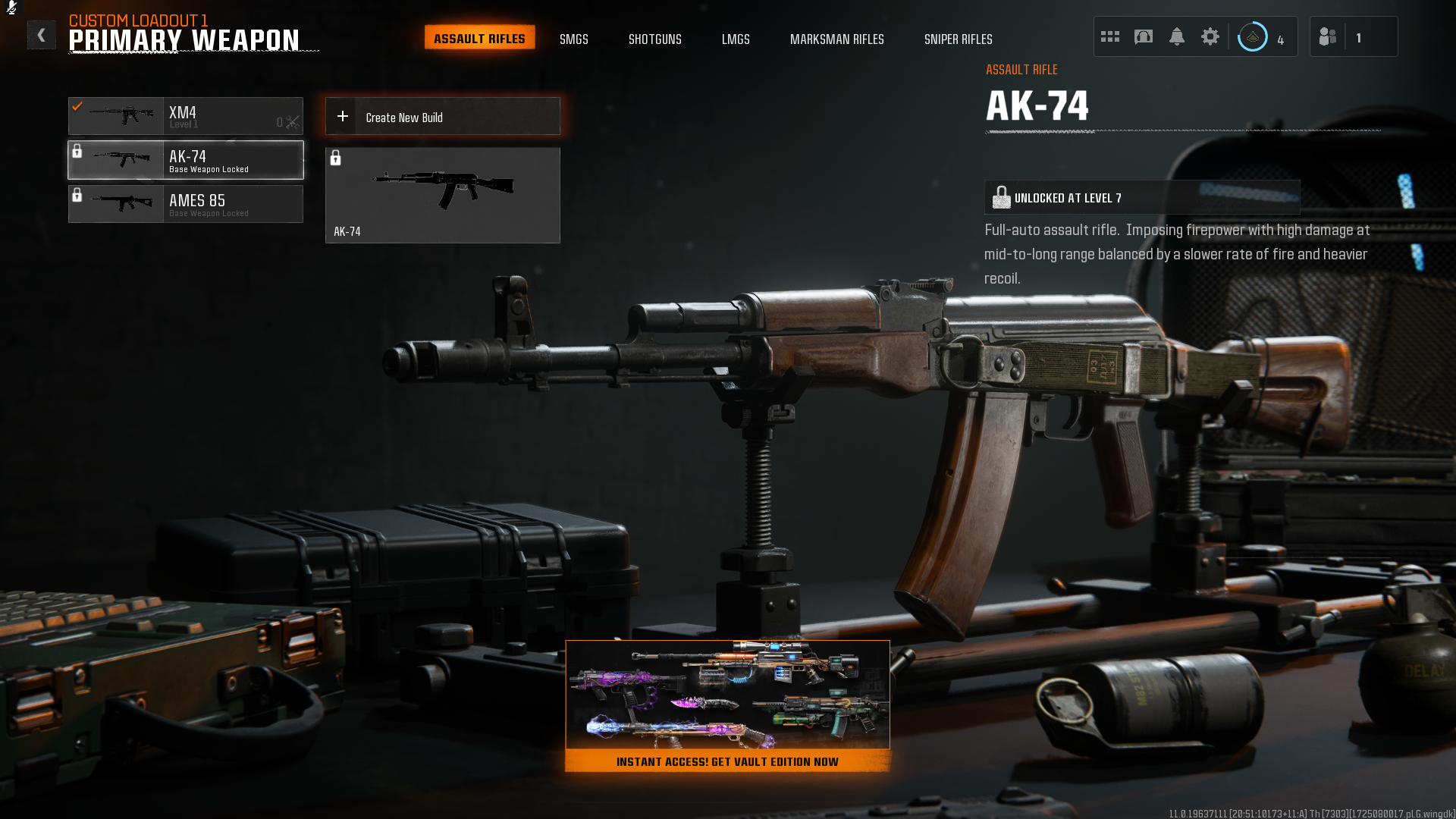This screenshot has height=819, width=1456.
Task: Click the lock icon on AK-74 entry
Action: (78, 150)
